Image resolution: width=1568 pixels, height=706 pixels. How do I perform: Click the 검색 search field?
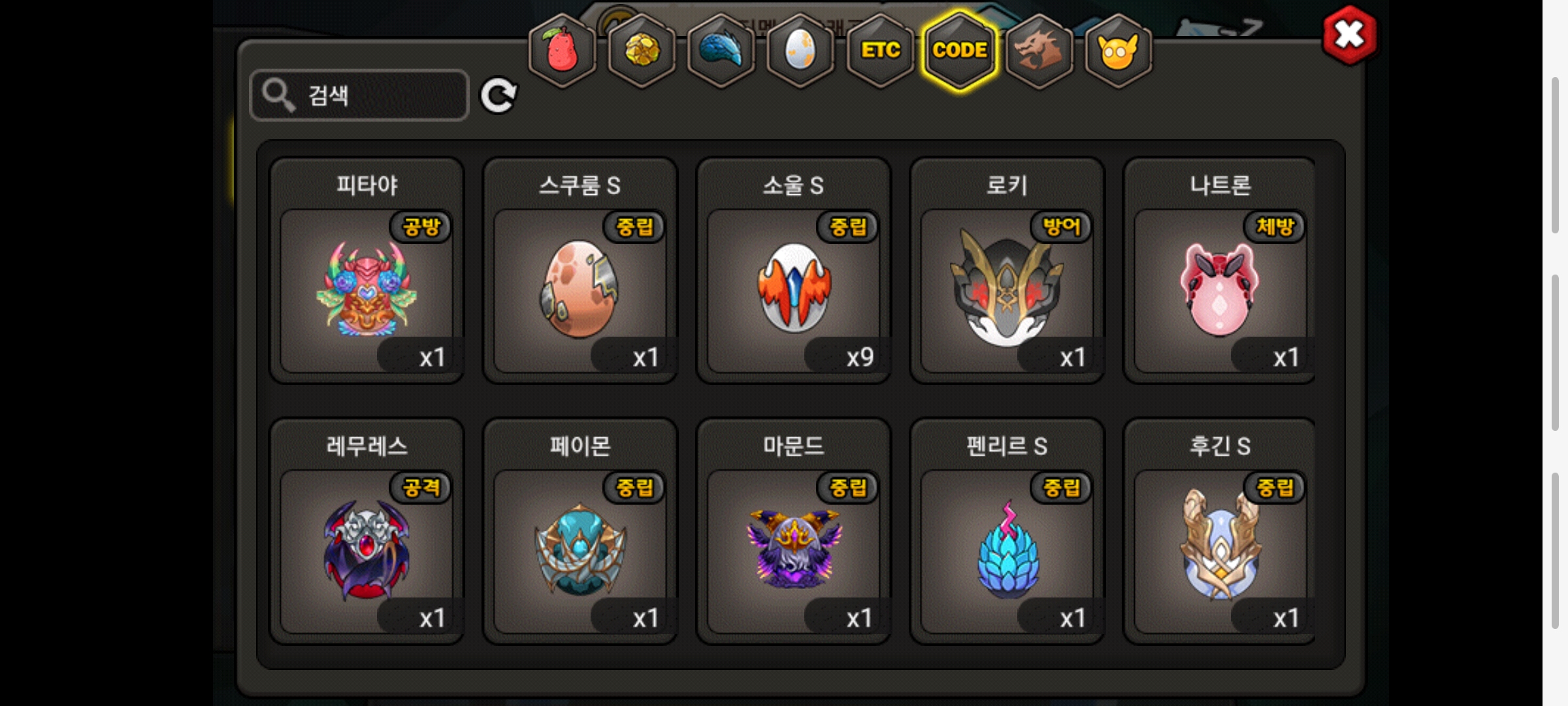[359, 95]
